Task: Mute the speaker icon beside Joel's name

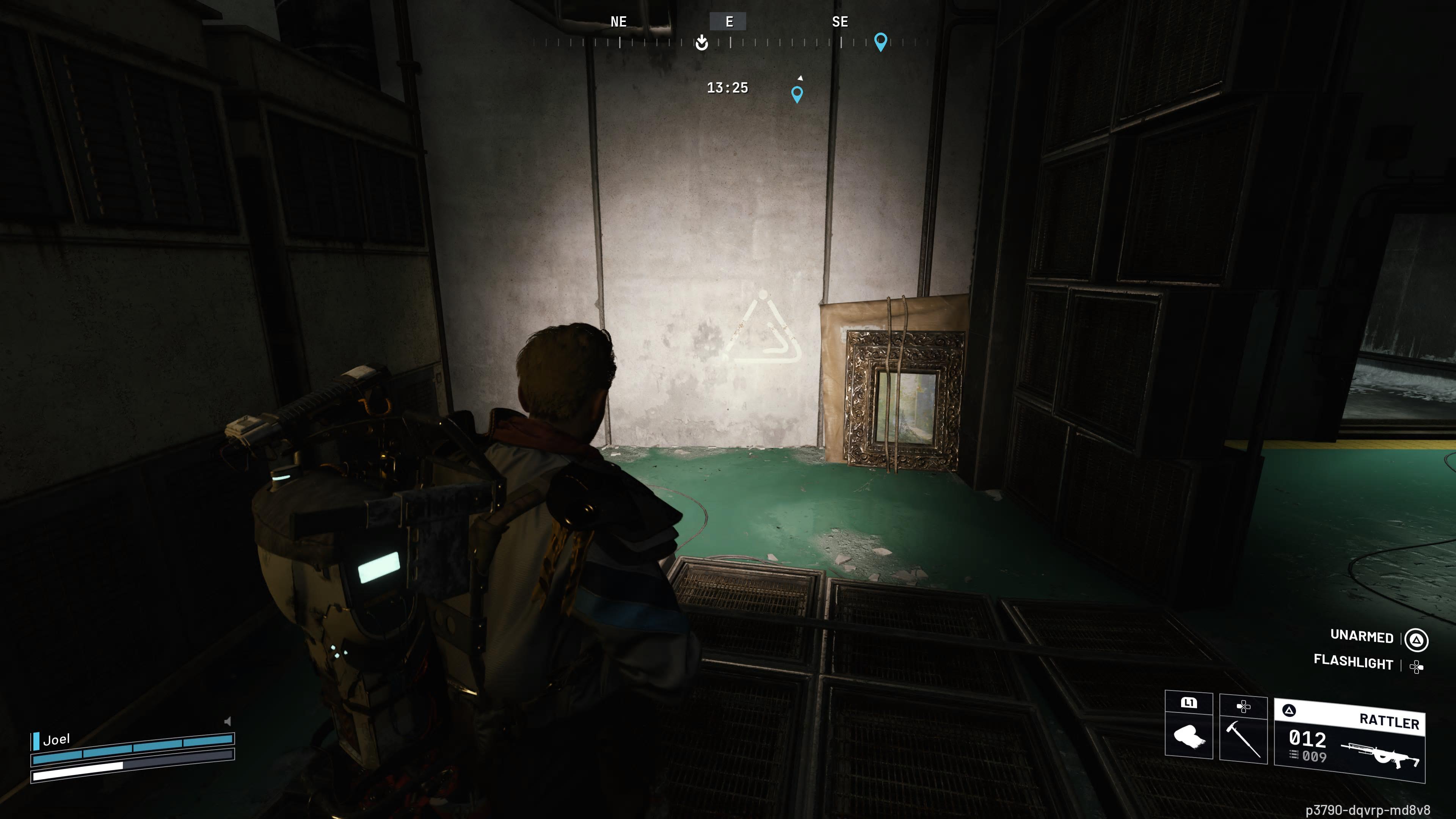Action: (x=228, y=722)
